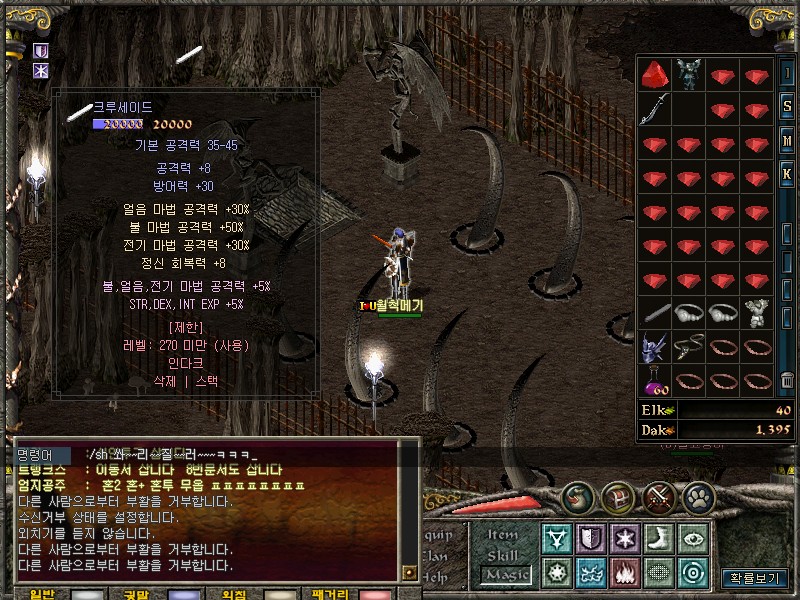Click the S side tab button

click(788, 106)
